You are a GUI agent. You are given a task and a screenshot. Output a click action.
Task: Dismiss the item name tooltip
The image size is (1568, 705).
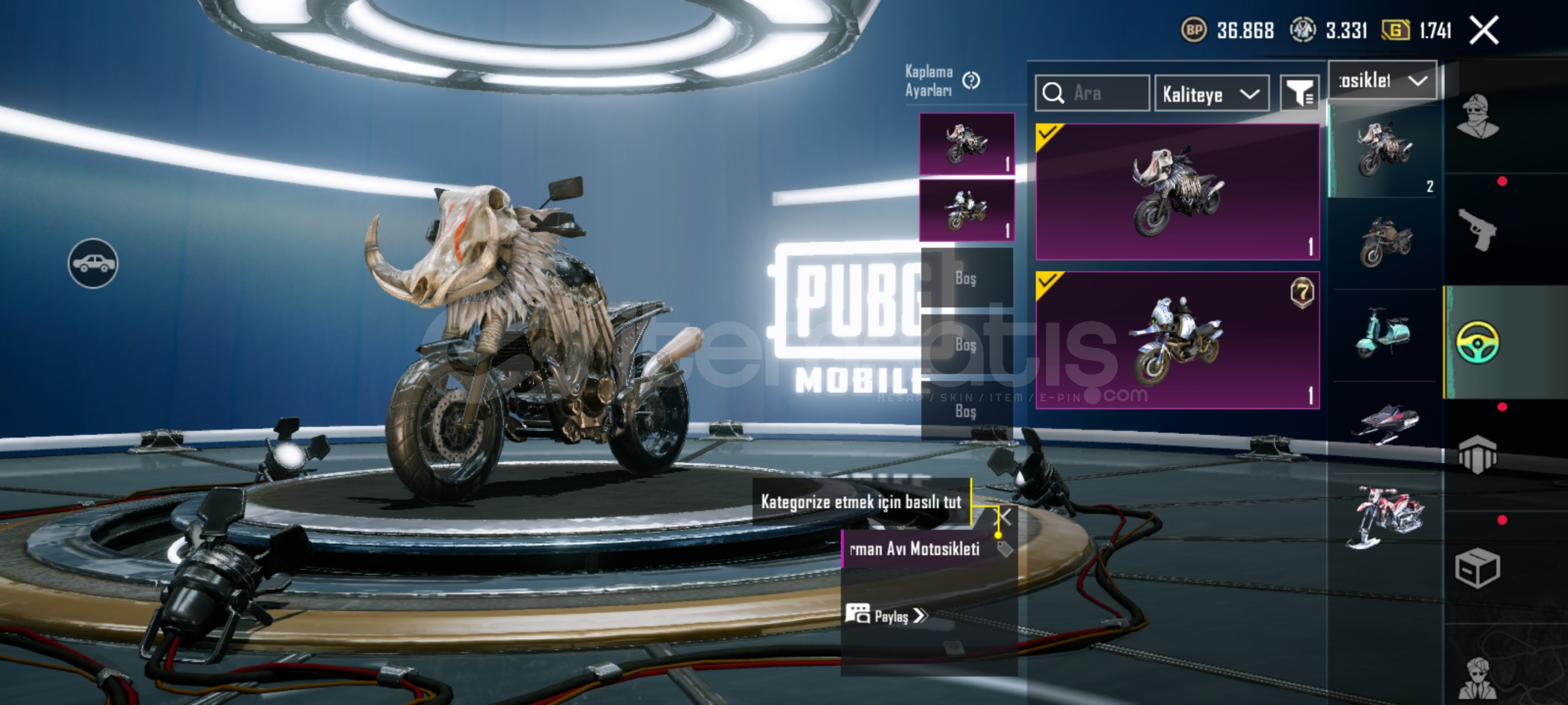pos(1004,518)
